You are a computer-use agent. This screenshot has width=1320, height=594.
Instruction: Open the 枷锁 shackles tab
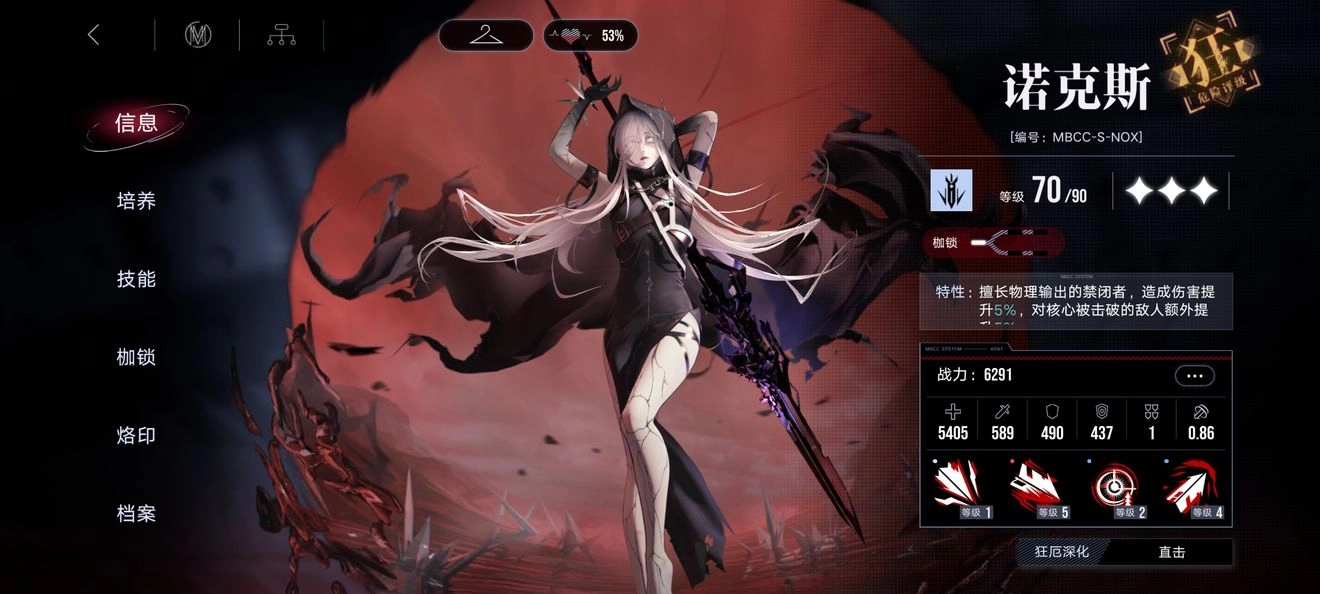click(x=136, y=357)
